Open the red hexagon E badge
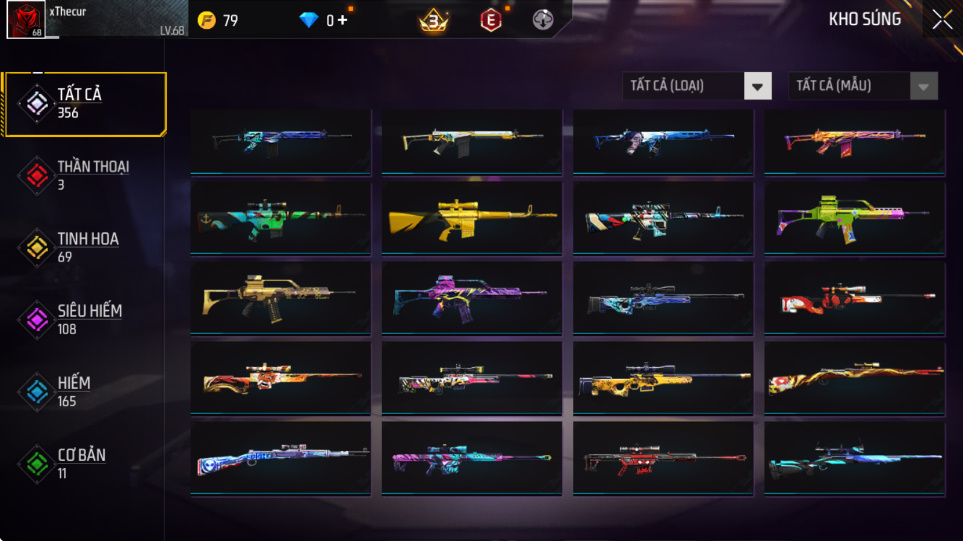 (490, 20)
